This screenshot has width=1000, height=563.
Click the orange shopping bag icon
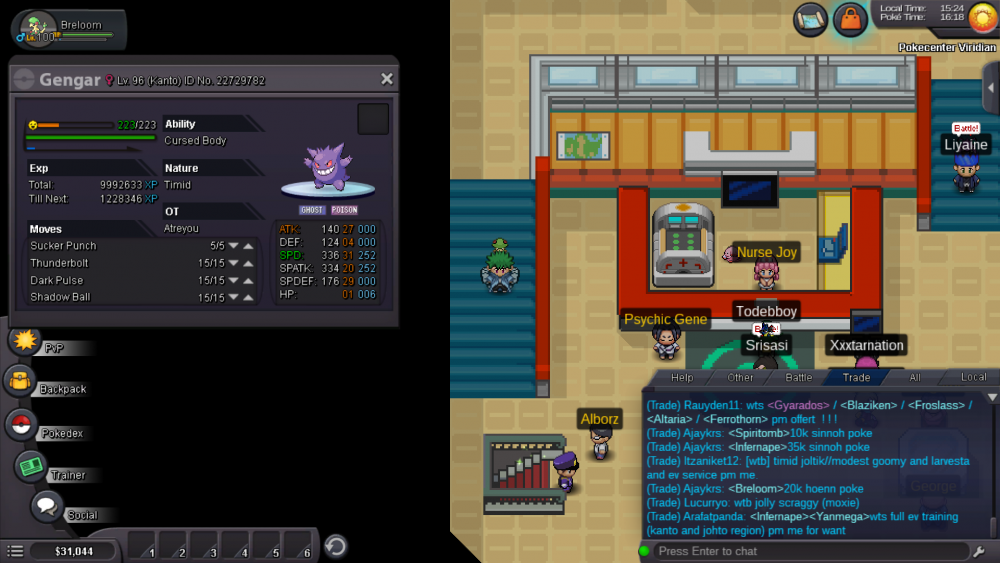[849, 18]
